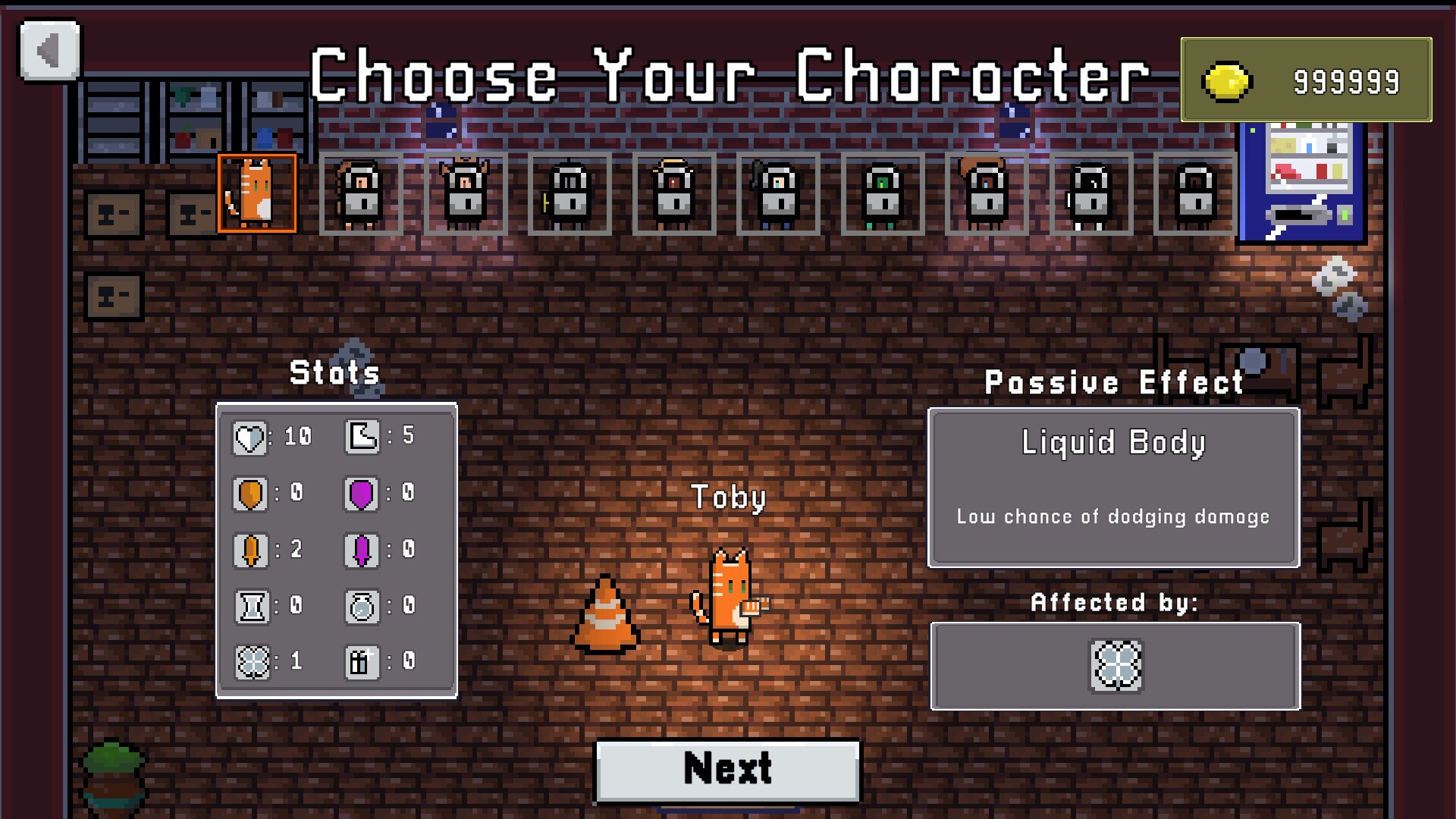This screenshot has height=819, width=1456.
Task: Inspect the purple shield stat icon
Action: pos(362,494)
